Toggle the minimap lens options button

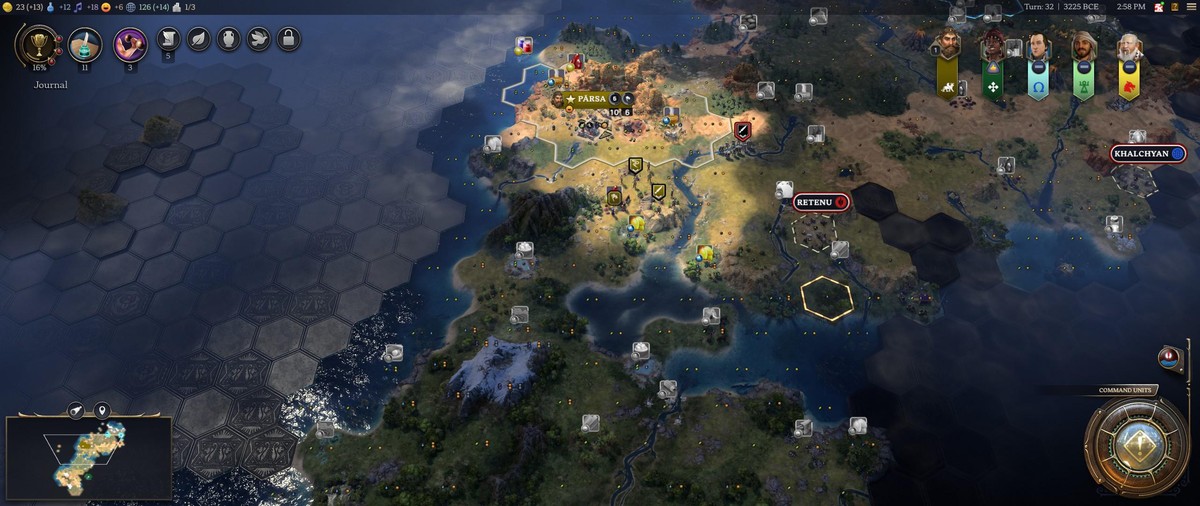point(77,410)
